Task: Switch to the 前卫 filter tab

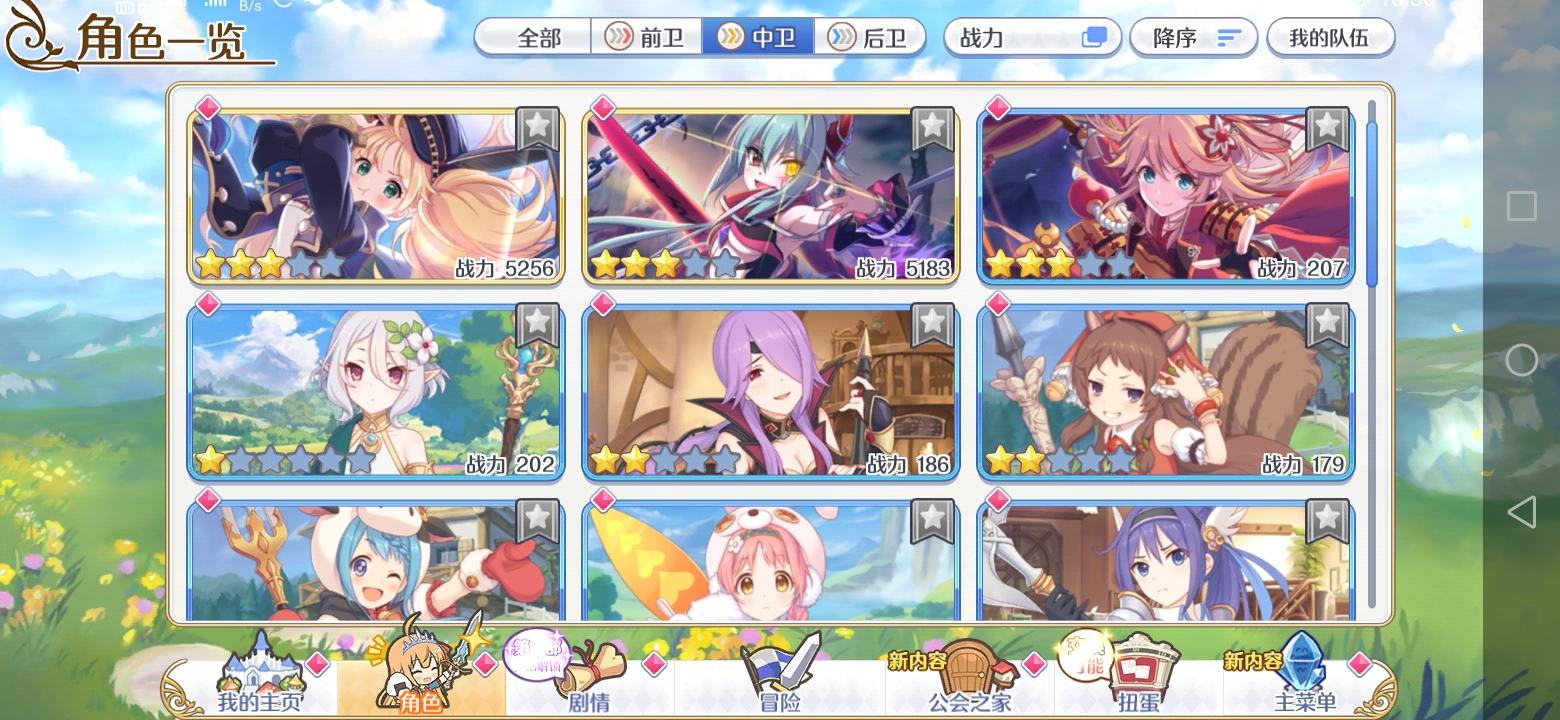Action: click(x=646, y=37)
